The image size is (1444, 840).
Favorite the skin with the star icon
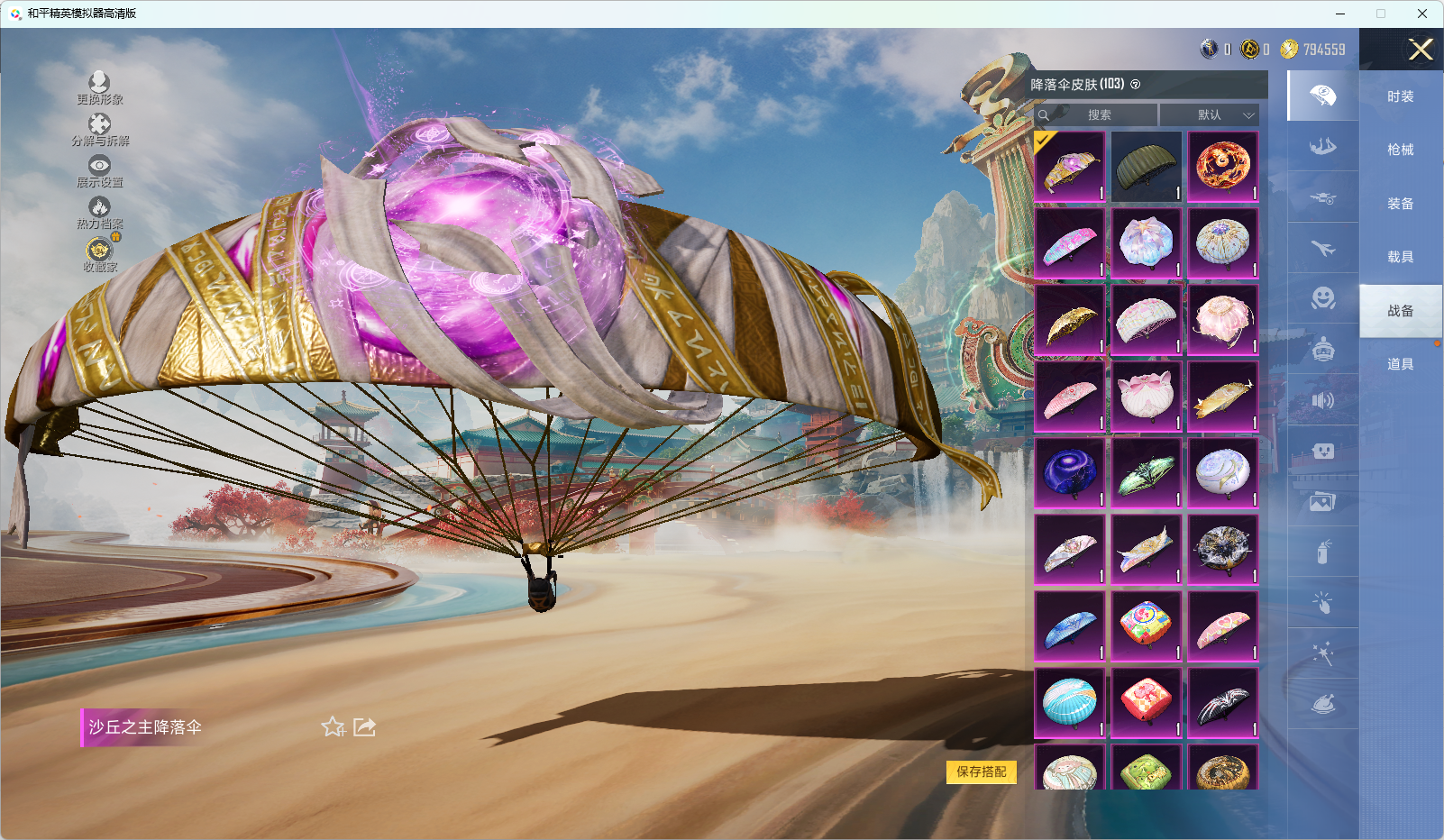point(333,726)
